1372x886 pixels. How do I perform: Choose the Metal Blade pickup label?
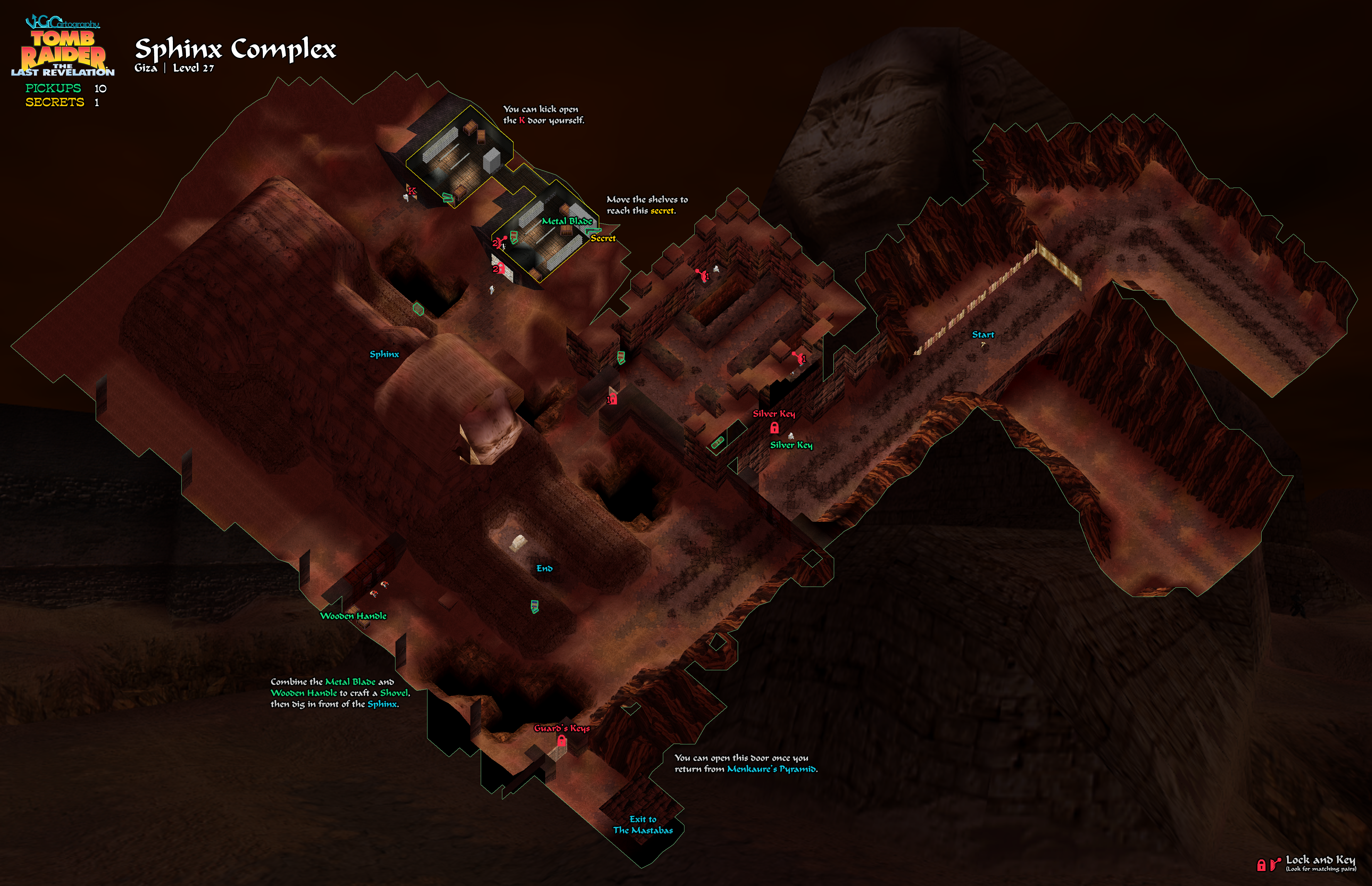click(567, 221)
